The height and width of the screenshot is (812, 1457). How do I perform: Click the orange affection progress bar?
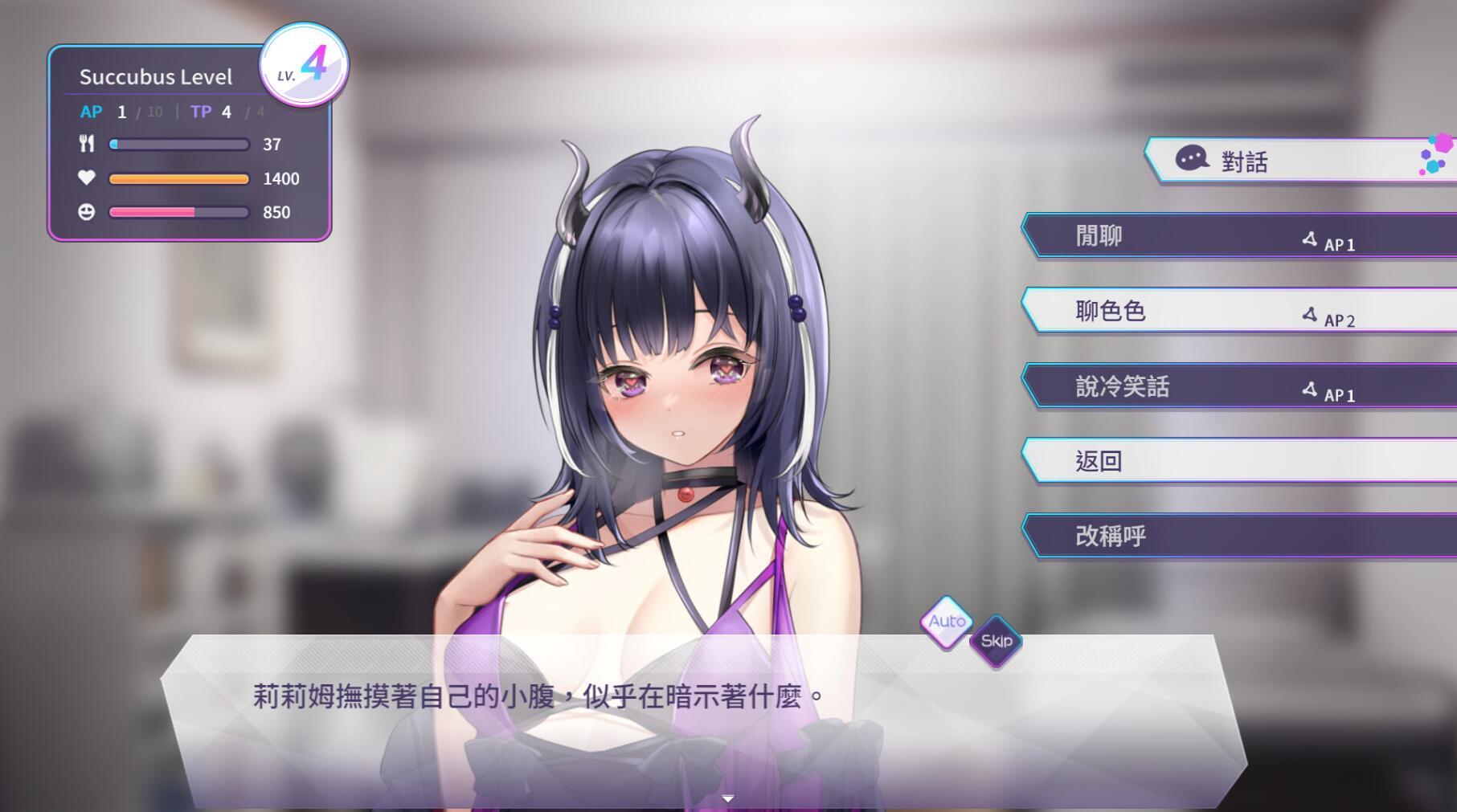coord(178,178)
